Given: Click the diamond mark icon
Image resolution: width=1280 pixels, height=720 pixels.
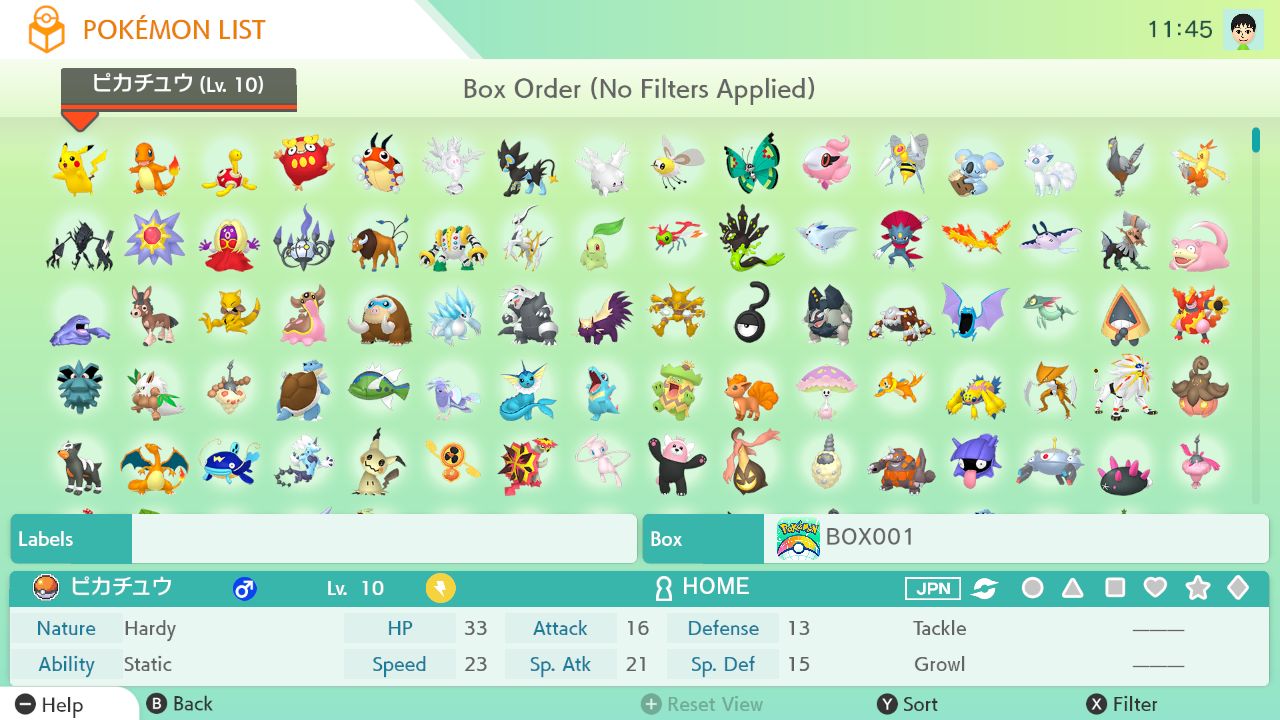Looking at the screenshot, I should pyautogui.click(x=1238, y=588).
